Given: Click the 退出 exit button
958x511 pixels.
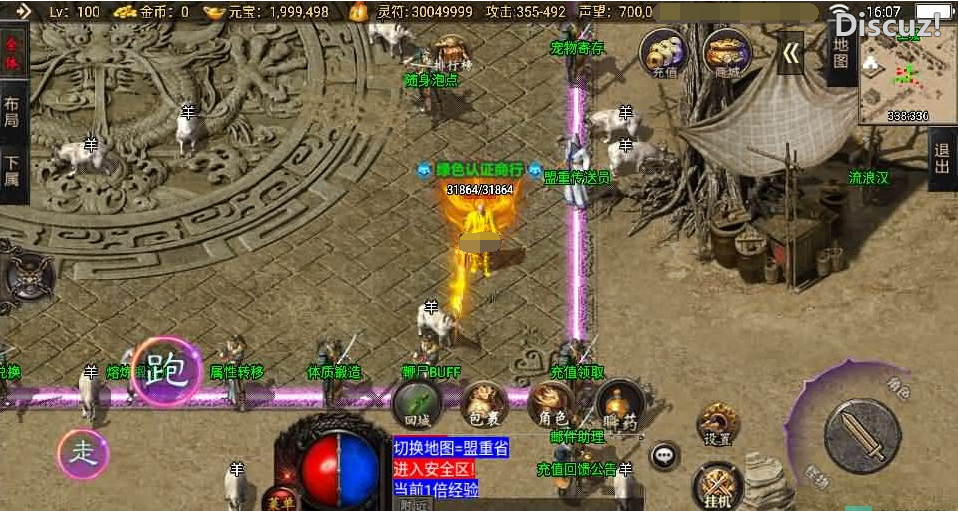Looking at the screenshot, I should (x=941, y=158).
